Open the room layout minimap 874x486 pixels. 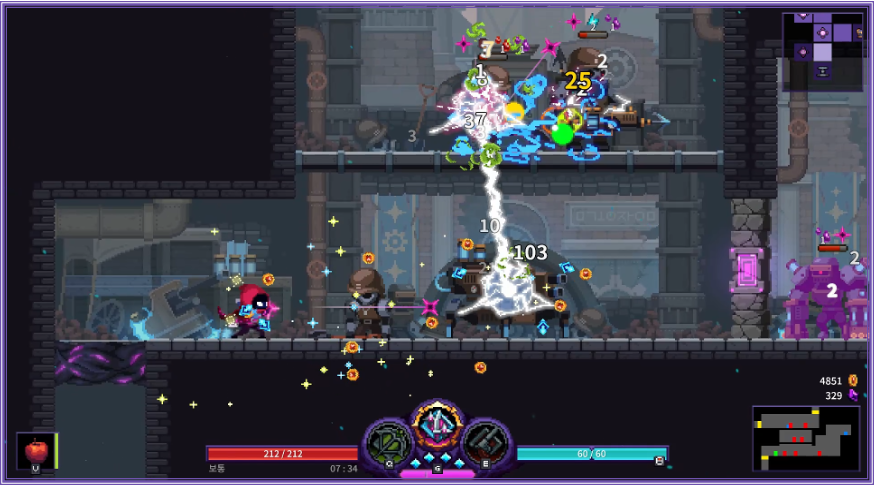[805, 438]
